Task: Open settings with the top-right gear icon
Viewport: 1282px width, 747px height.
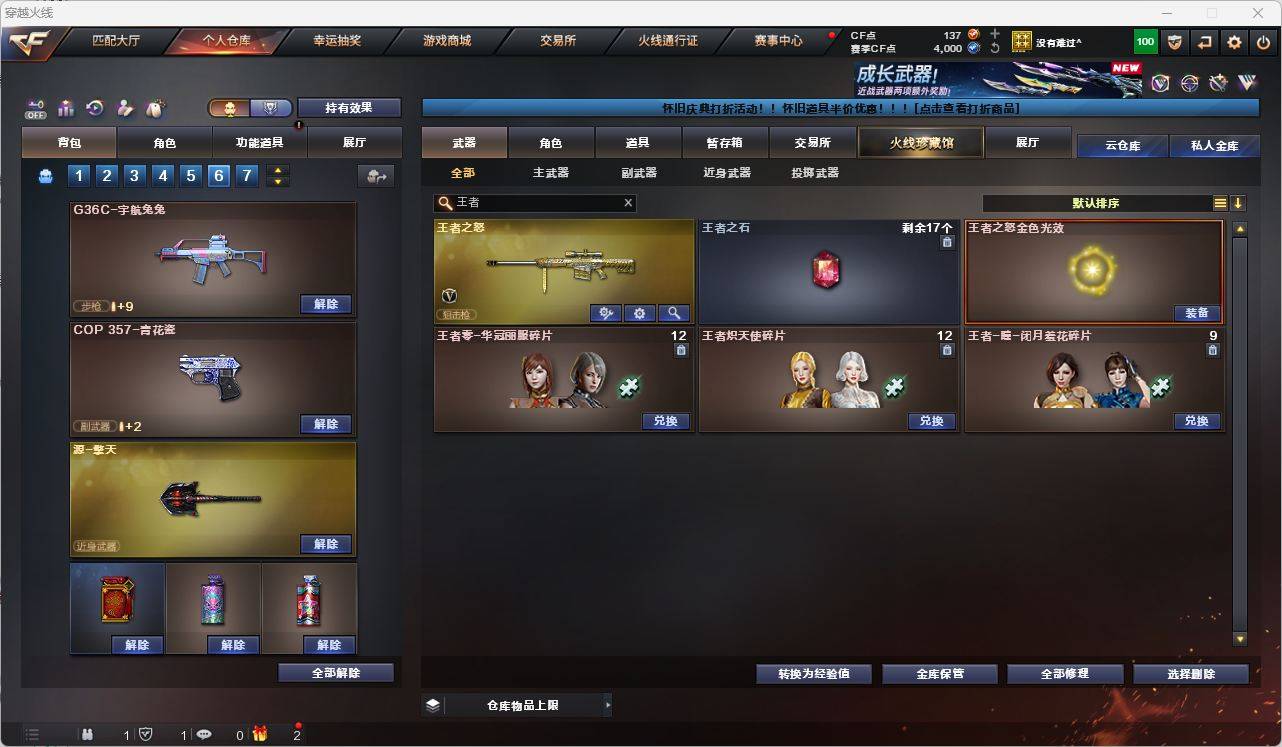Action: [x=1233, y=42]
